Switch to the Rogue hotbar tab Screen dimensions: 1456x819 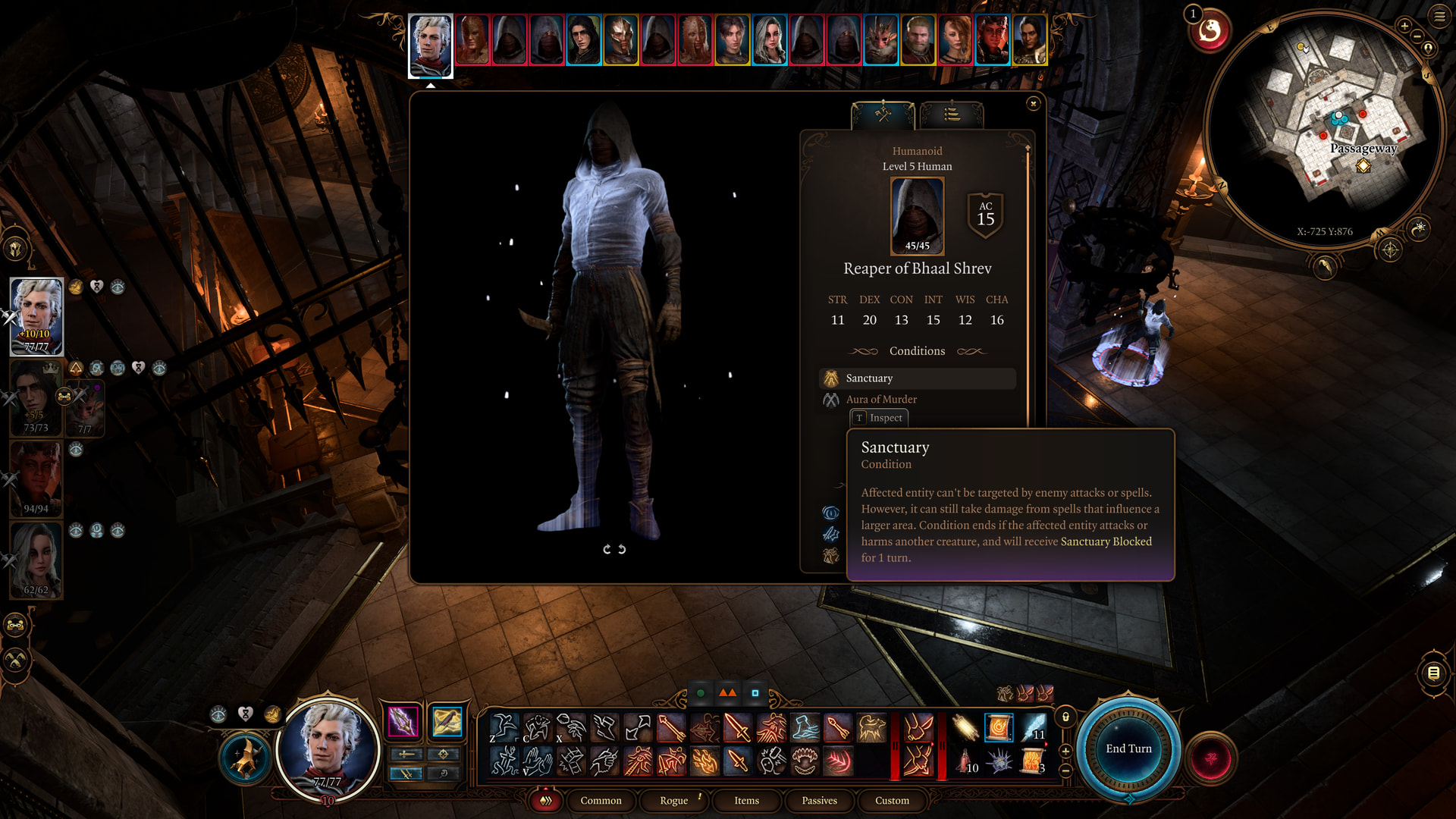[x=673, y=800]
